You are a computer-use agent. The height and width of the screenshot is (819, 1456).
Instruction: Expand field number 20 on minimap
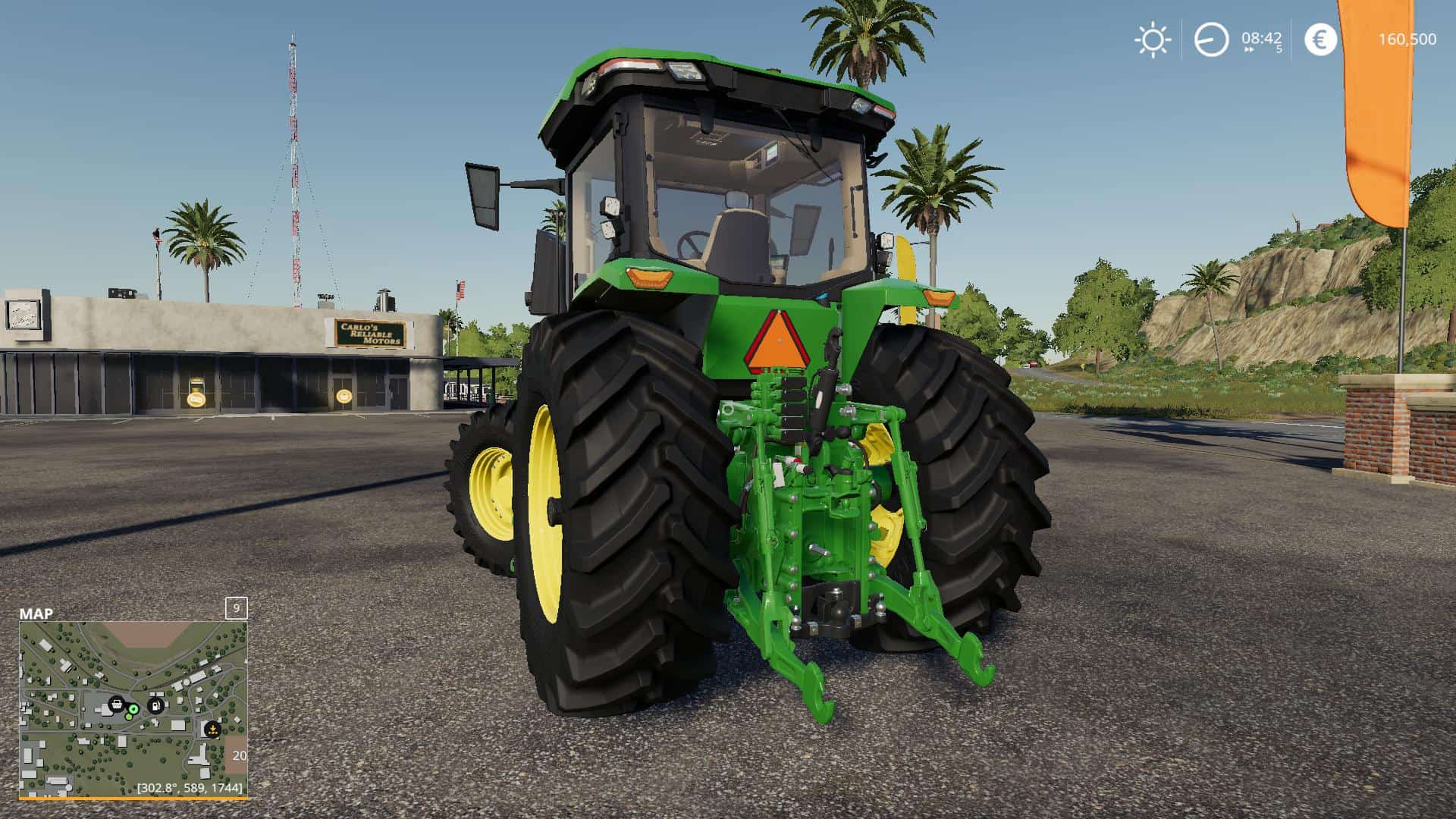(x=239, y=755)
